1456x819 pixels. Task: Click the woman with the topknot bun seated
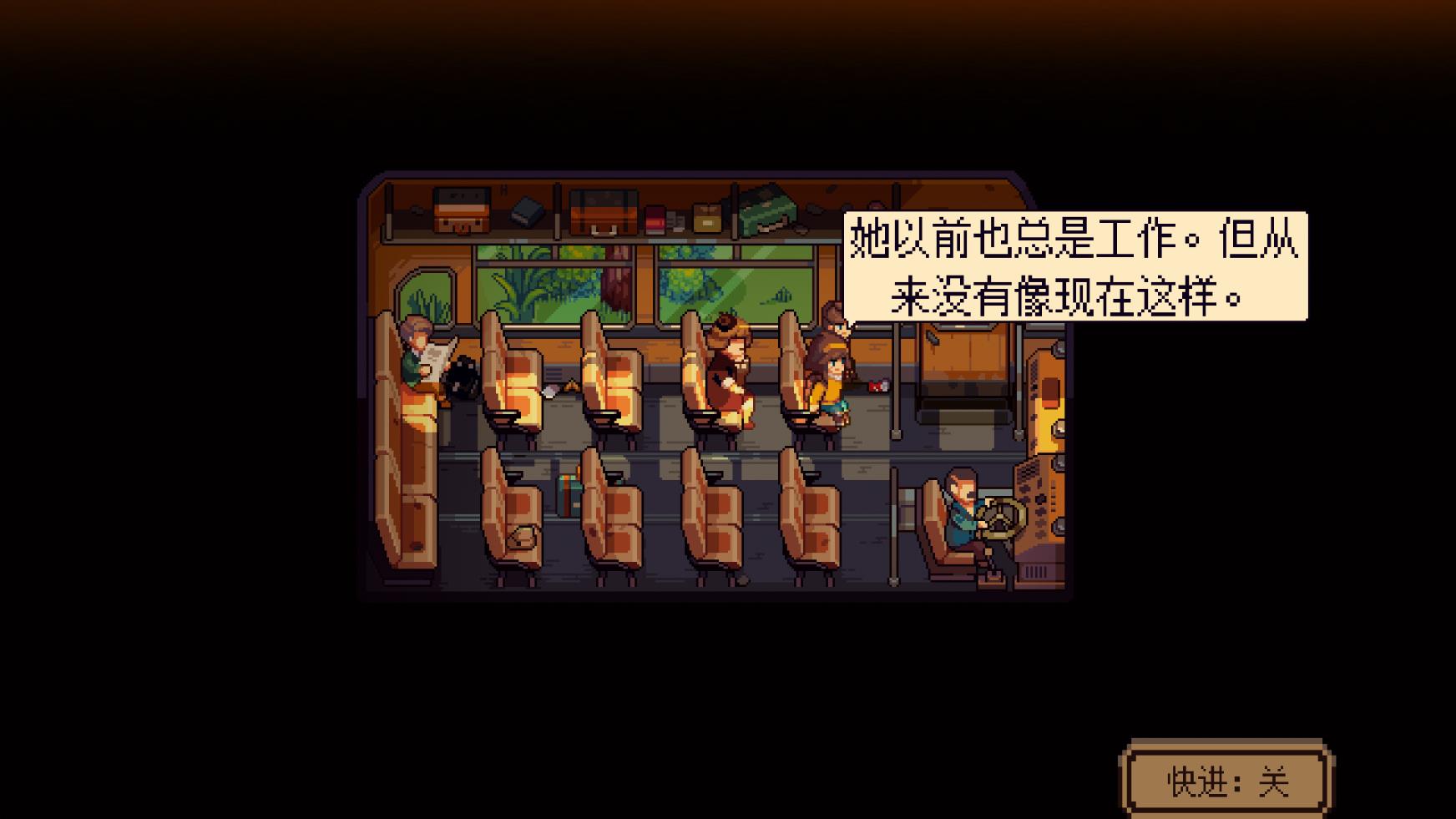click(728, 366)
